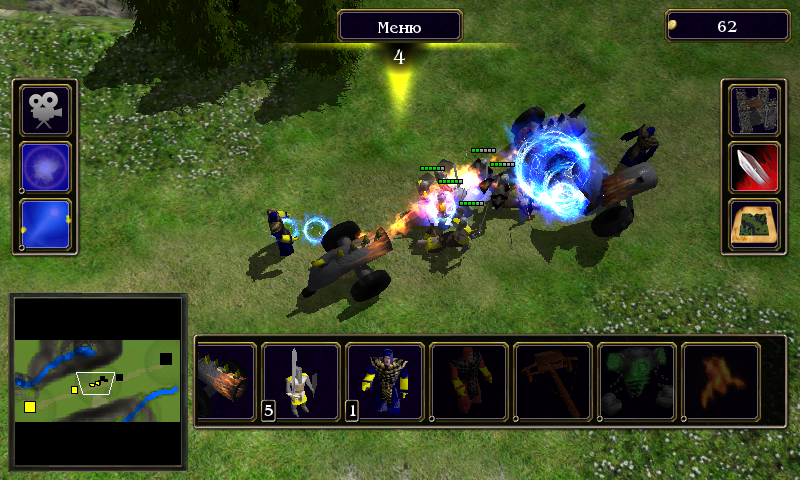The width and height of the screenshot is (800, 480).
Task: Pick the blue armored mage unit slot
Action: [385, 382]
